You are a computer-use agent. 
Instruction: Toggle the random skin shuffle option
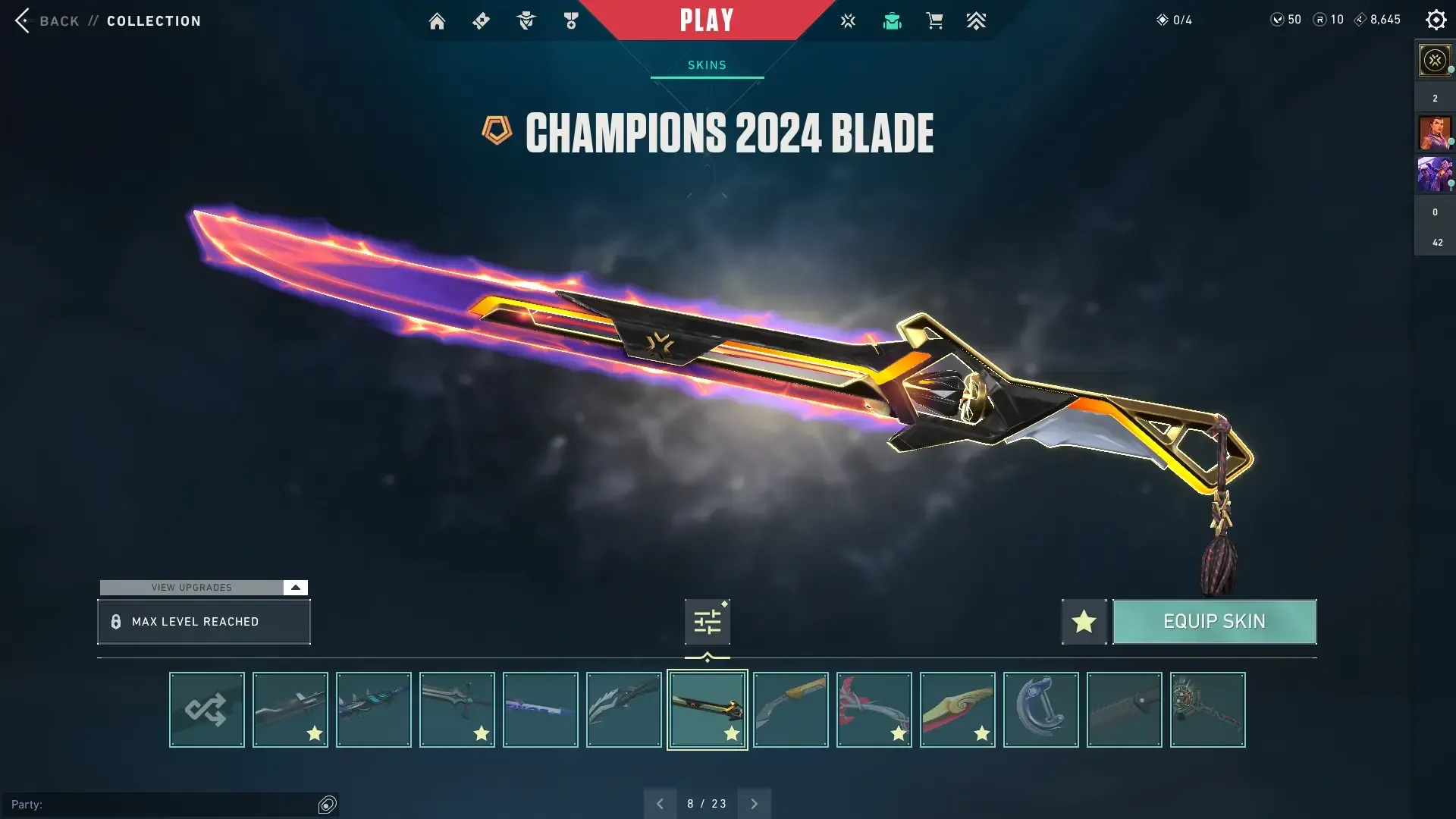(206, 709)
